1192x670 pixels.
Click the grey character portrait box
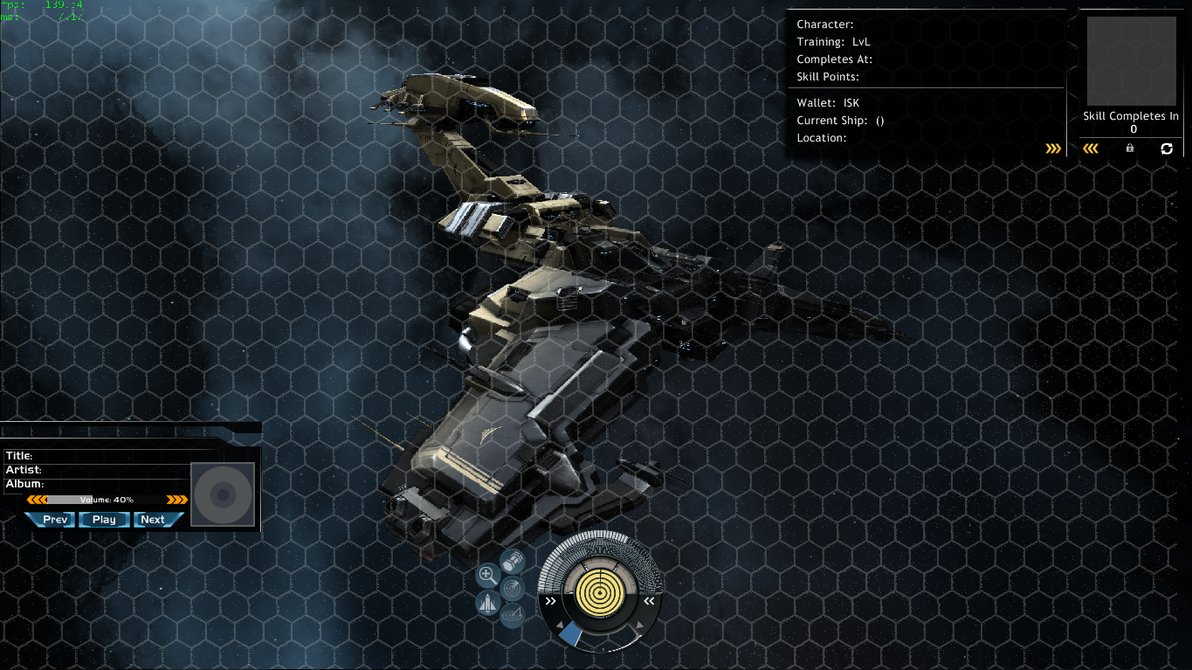1131,61
